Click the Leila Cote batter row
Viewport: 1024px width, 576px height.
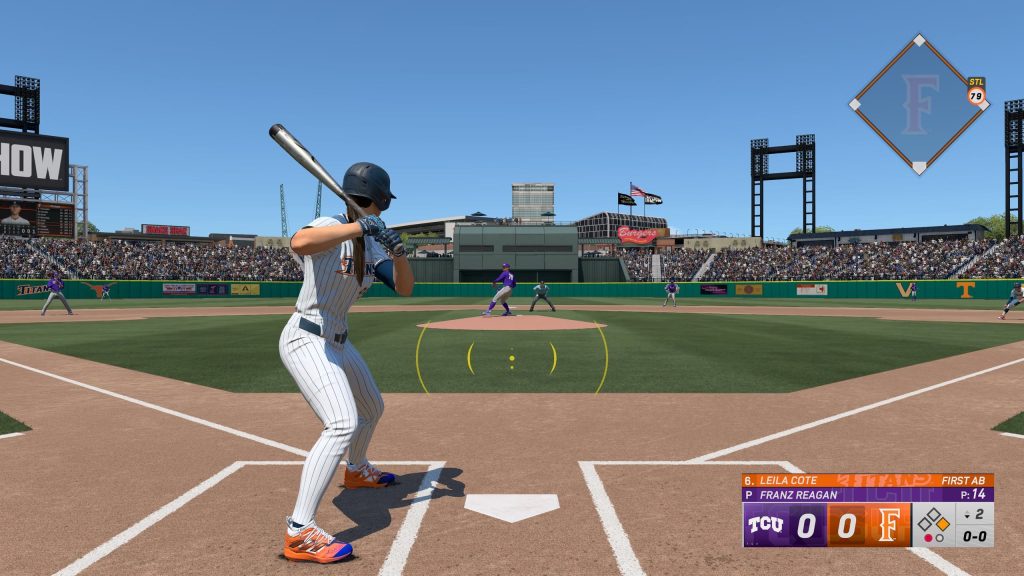(867, 480)
